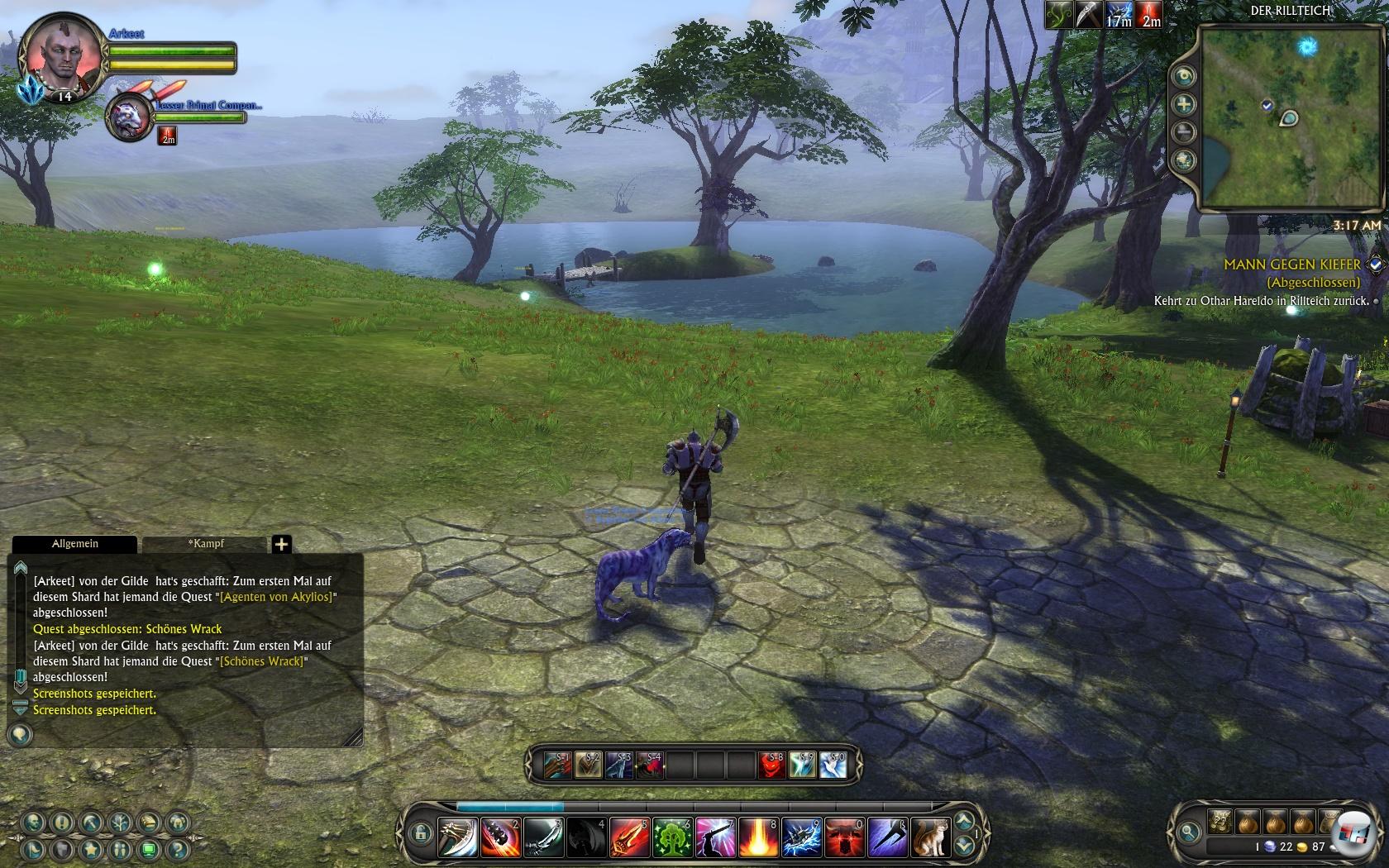Activate the red bull head ability
1389x868 pixels.
tap(844, 837)
